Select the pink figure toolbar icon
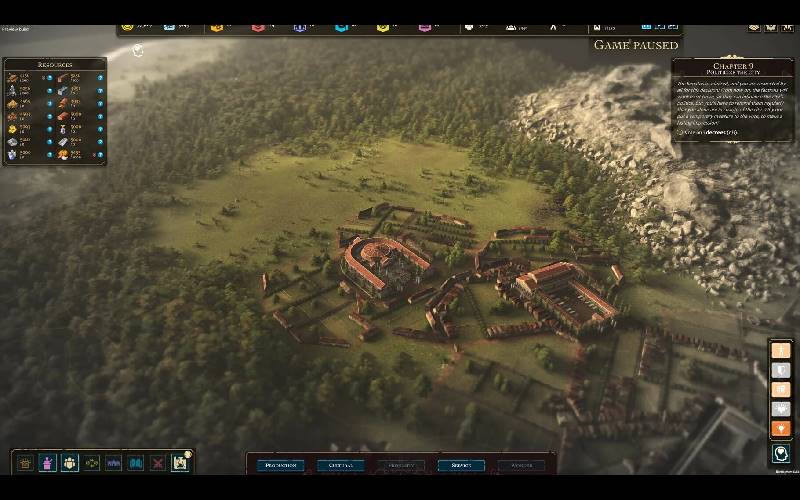Image resolution: width=800 pixels, height=500 pixels. tap(48, 463)
